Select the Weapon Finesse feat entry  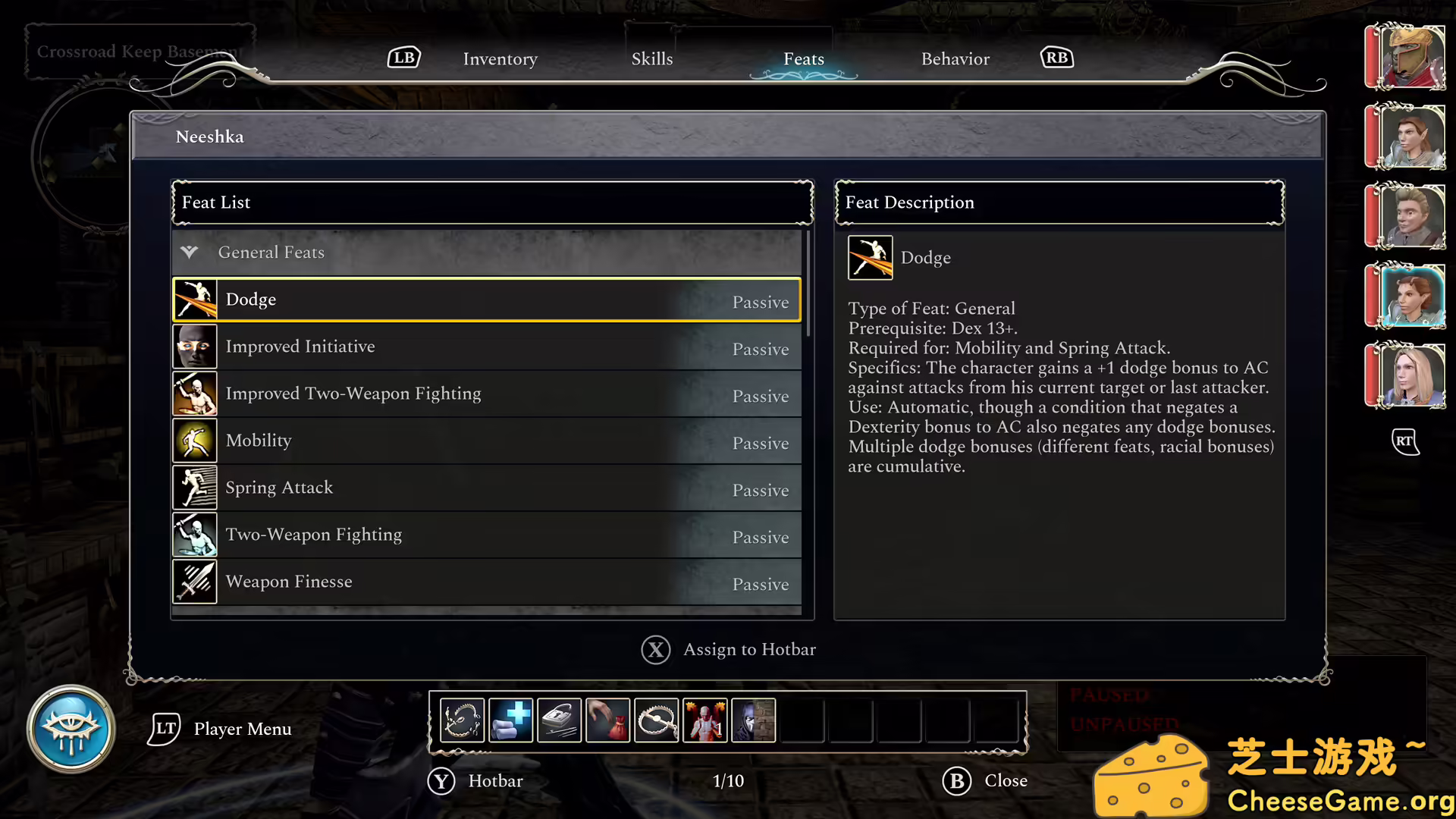pos(485,582)
